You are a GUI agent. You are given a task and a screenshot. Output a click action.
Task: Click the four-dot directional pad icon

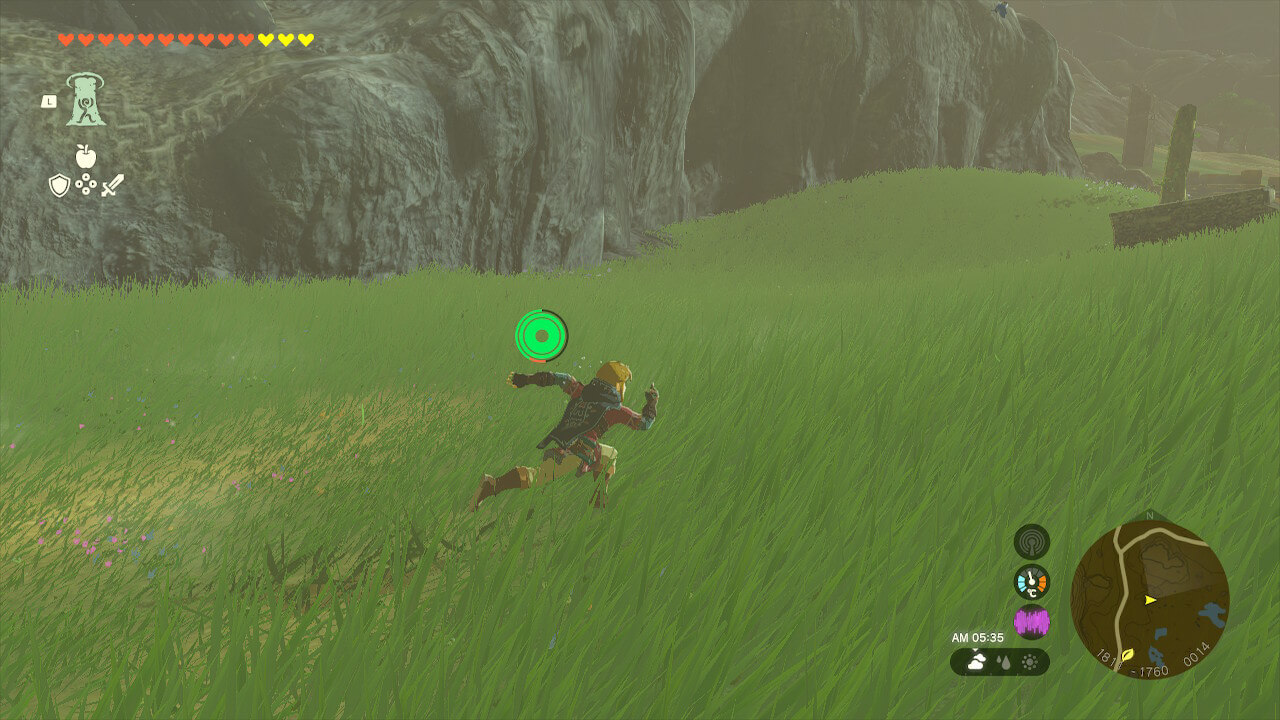click(86, 185)
